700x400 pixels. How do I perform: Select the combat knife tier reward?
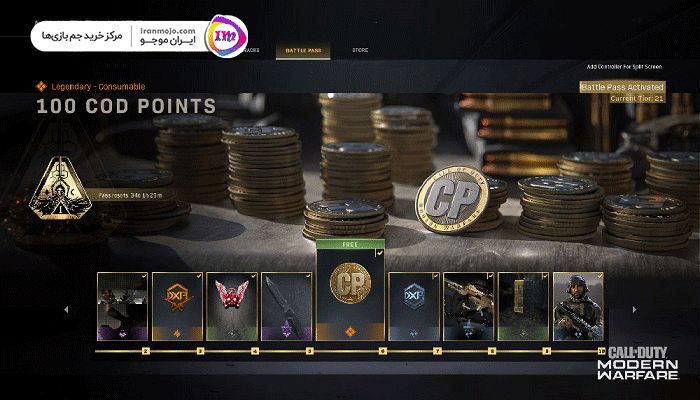pyautogui.click(x=286, y=305)
